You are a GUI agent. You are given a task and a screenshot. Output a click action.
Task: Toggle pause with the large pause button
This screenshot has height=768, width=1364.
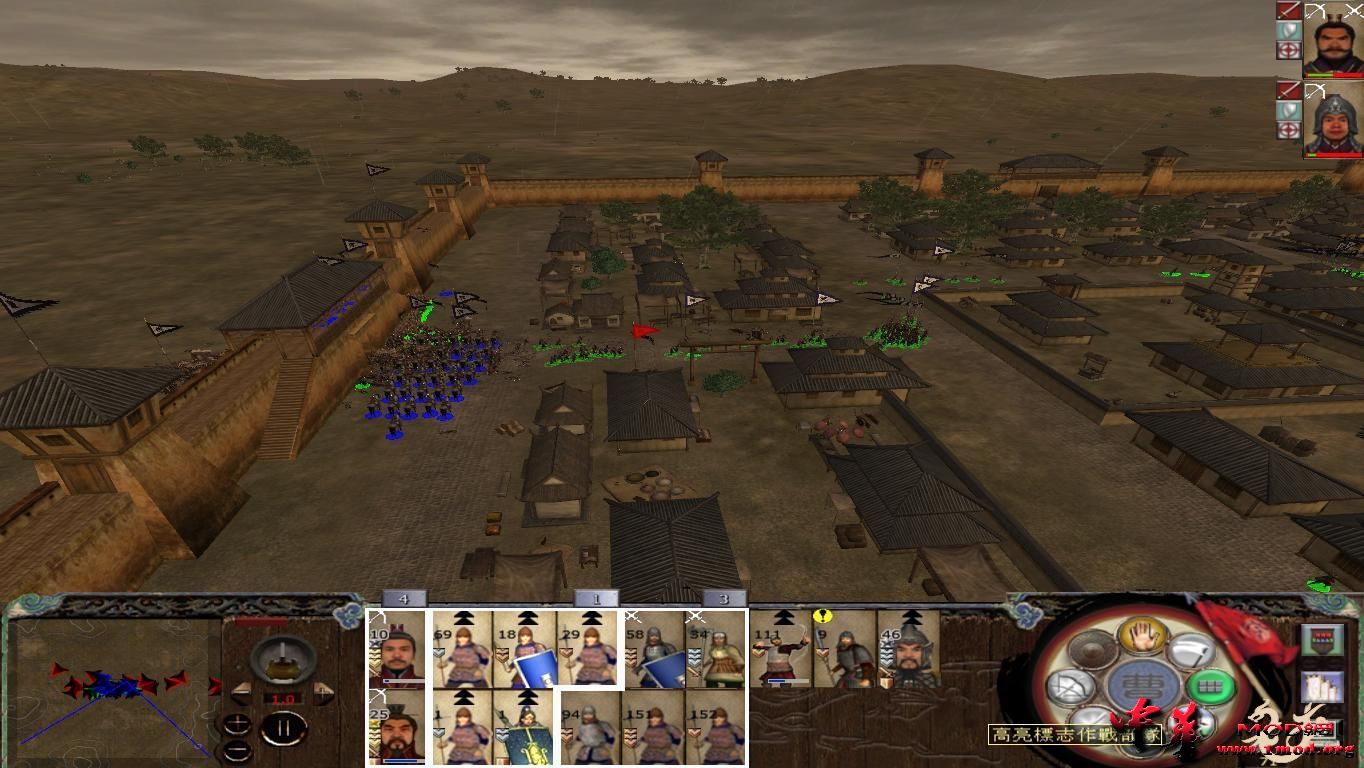pyautogui.click(x=283, y=728)
